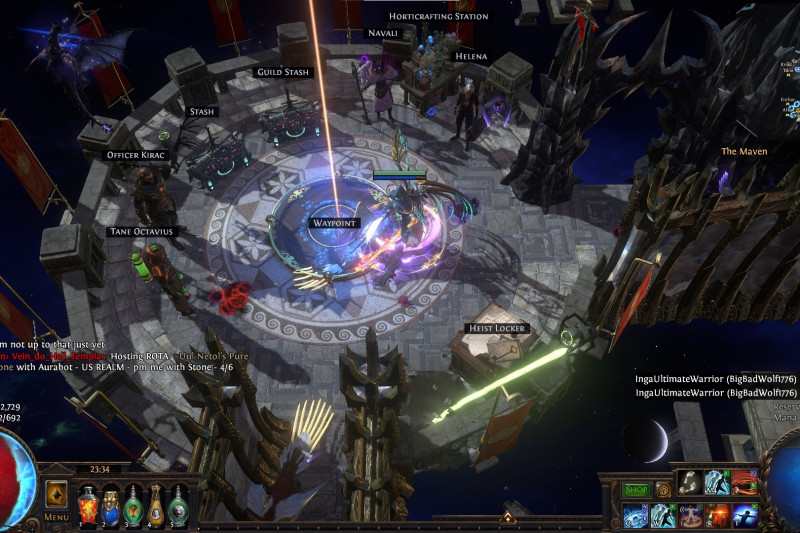Screen dimensions: 800x533
Task: Click the gold coin icon beside Shop
Action: (661, 490)
